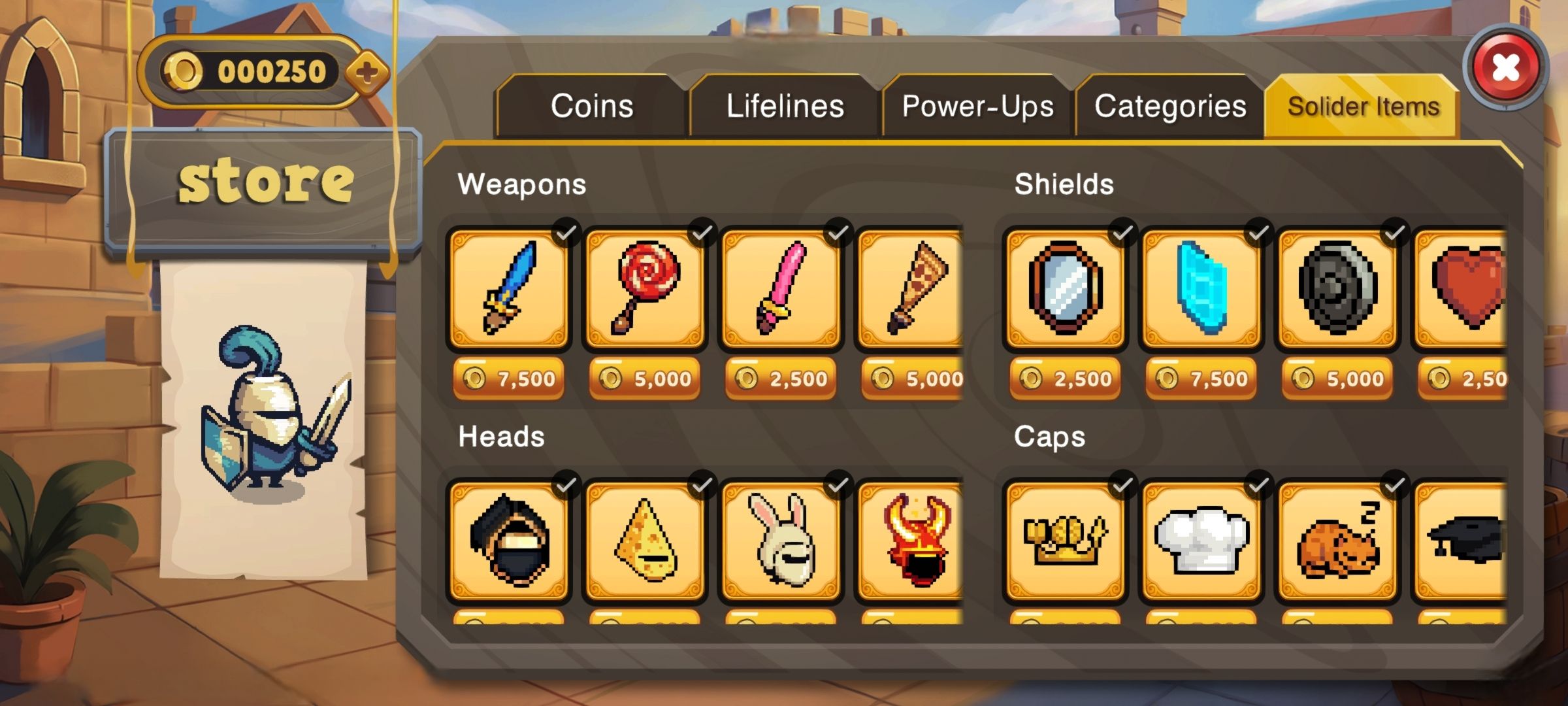1568x706 pixels.
Task: Select the mirror shield
Action: pos(1065,288)
